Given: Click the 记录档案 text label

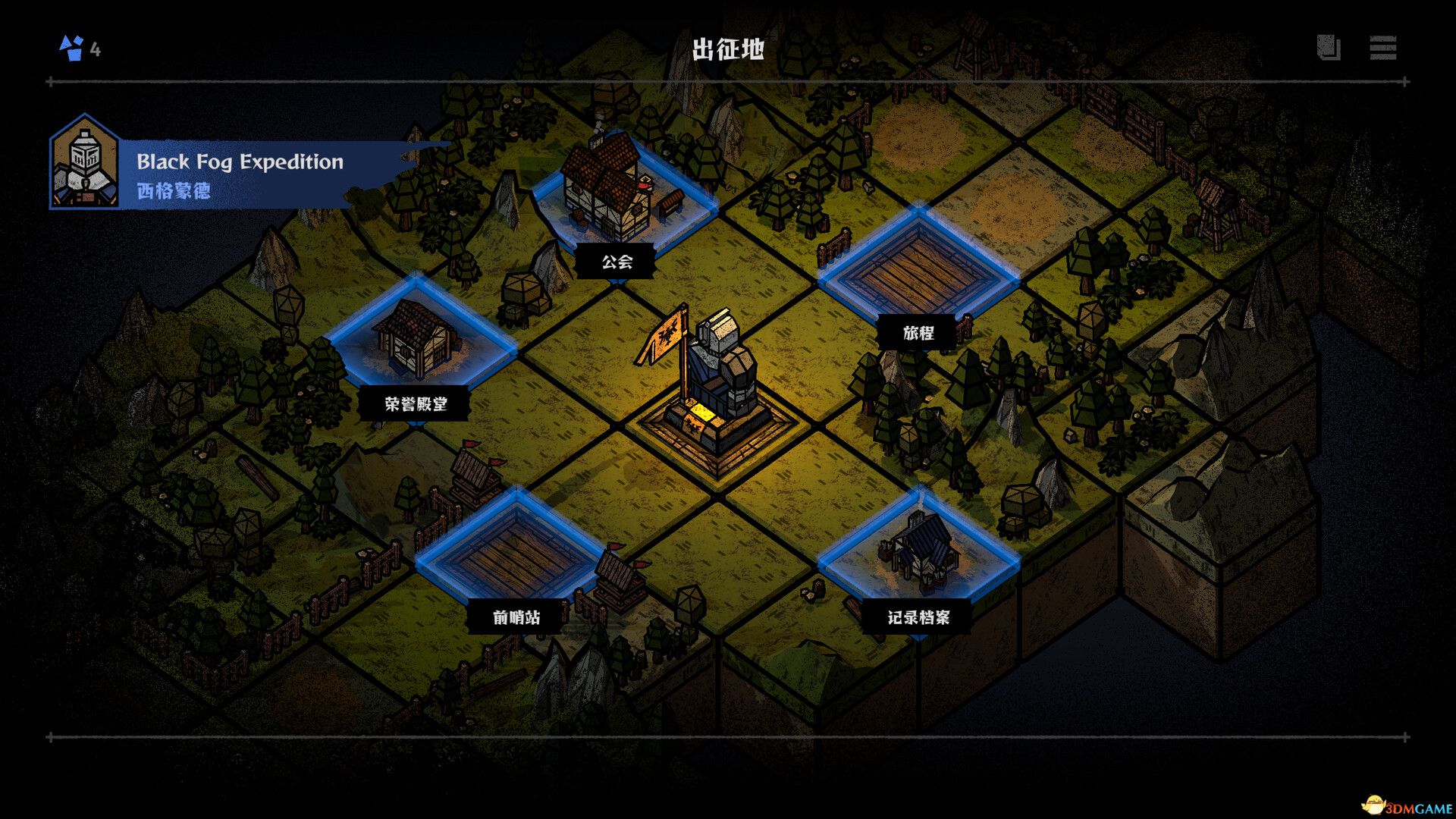Looking at the screenshot, I should [x=920, y=619].
